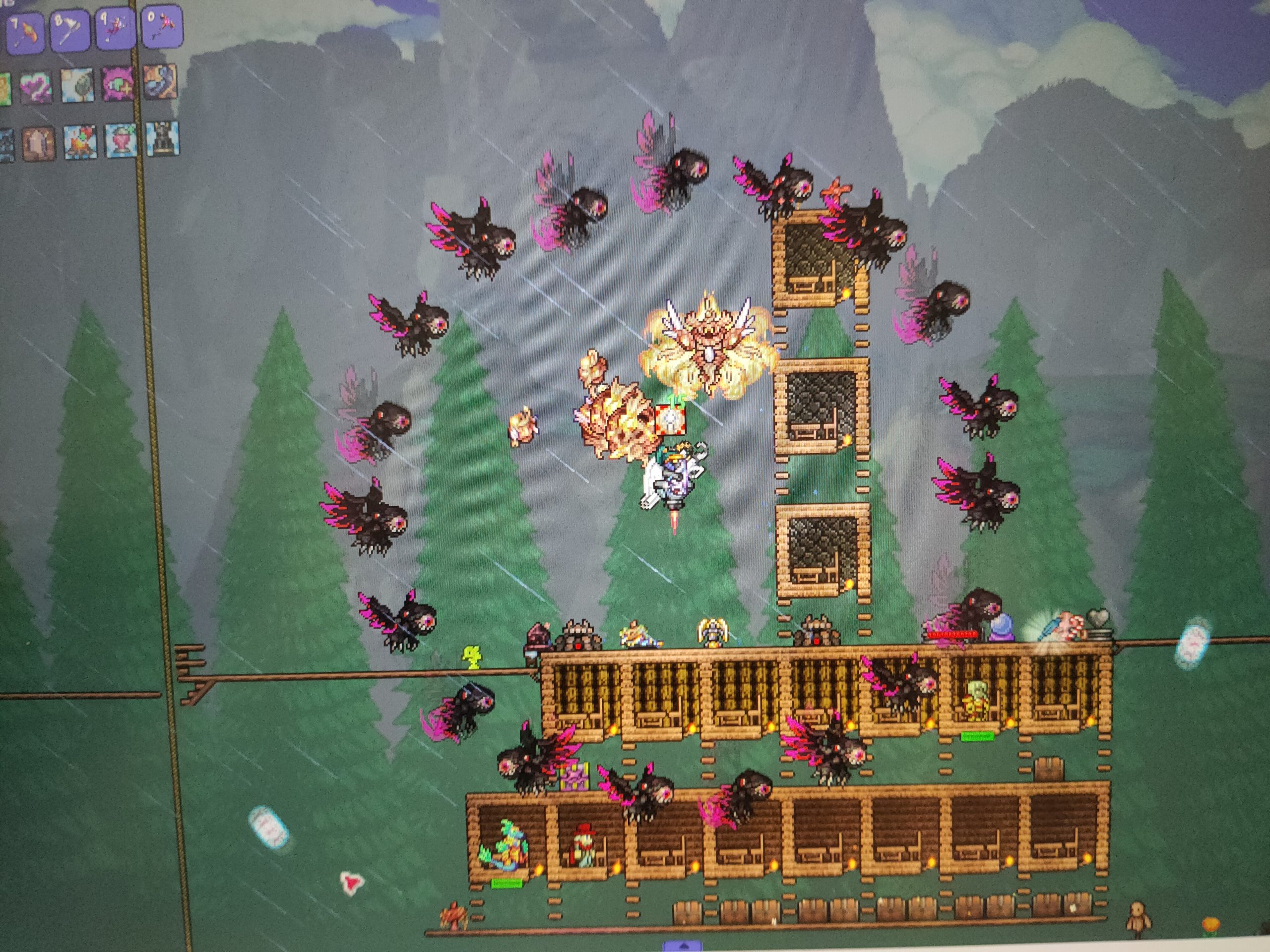Select the magenta potion-with-plus buff icon

(119, 83)
